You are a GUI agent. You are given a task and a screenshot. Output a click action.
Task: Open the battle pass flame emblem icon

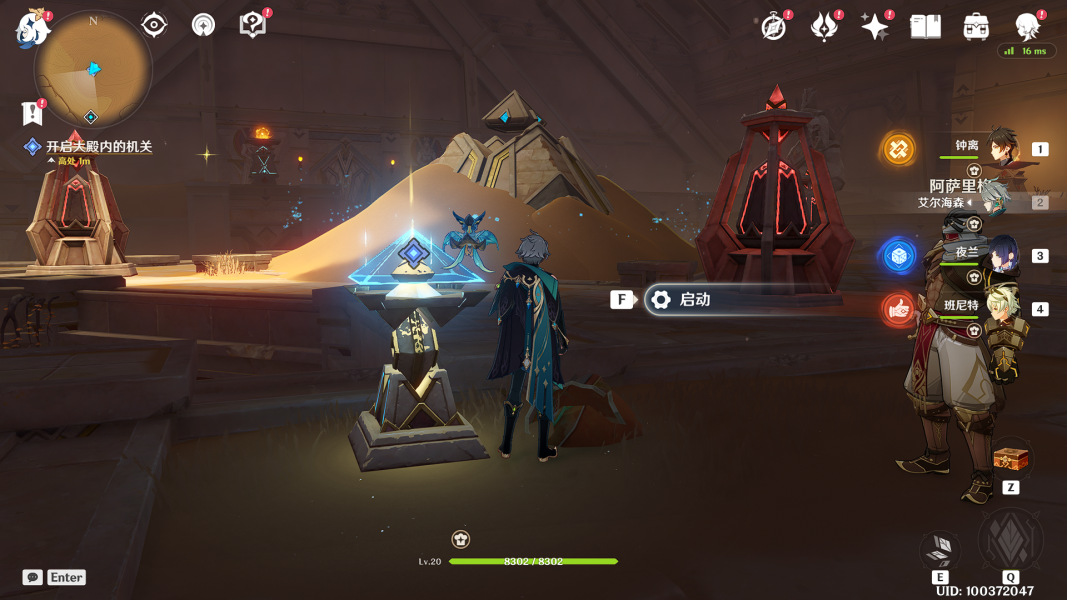[x=824, y=27]
